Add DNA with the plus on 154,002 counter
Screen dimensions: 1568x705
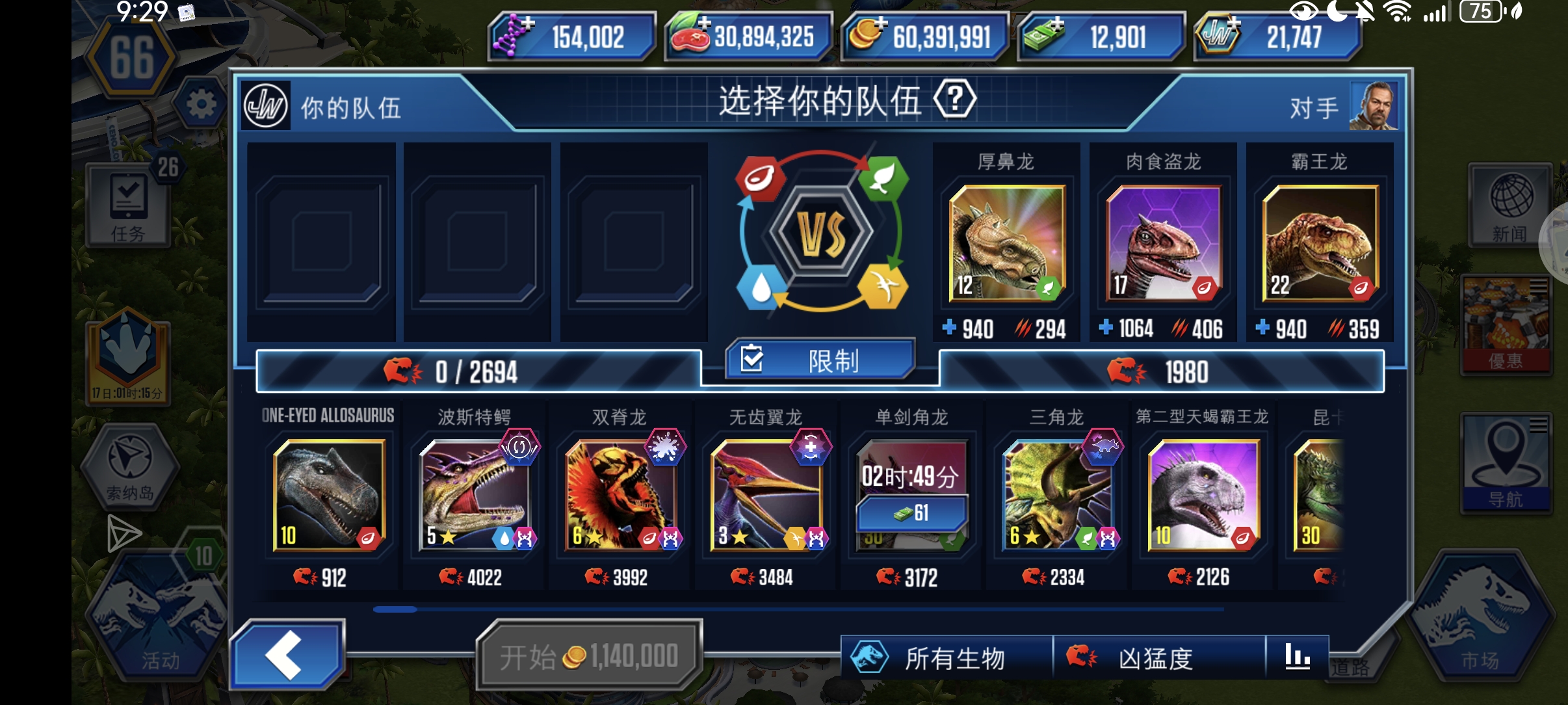pos(529,23)
